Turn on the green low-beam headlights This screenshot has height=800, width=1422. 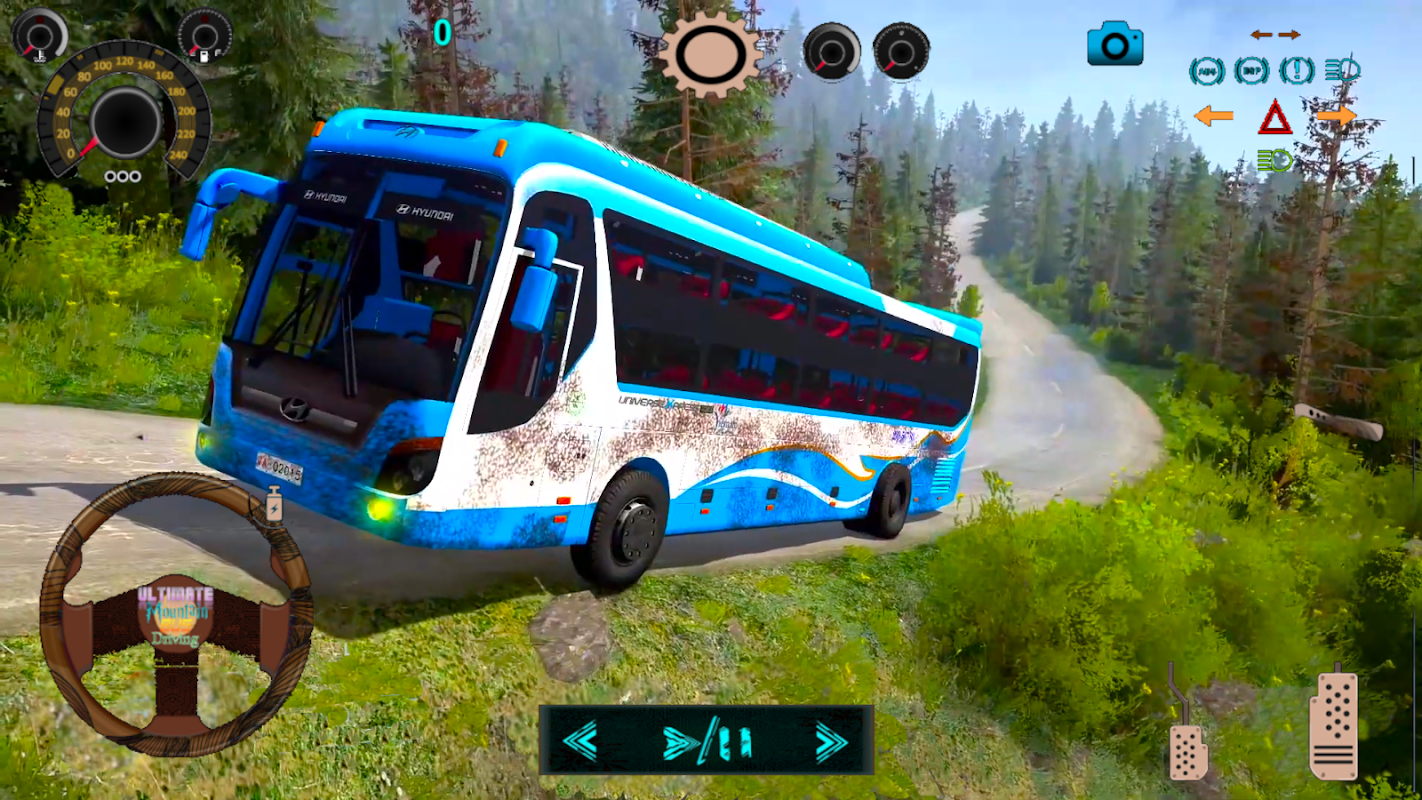(1275, 160)
